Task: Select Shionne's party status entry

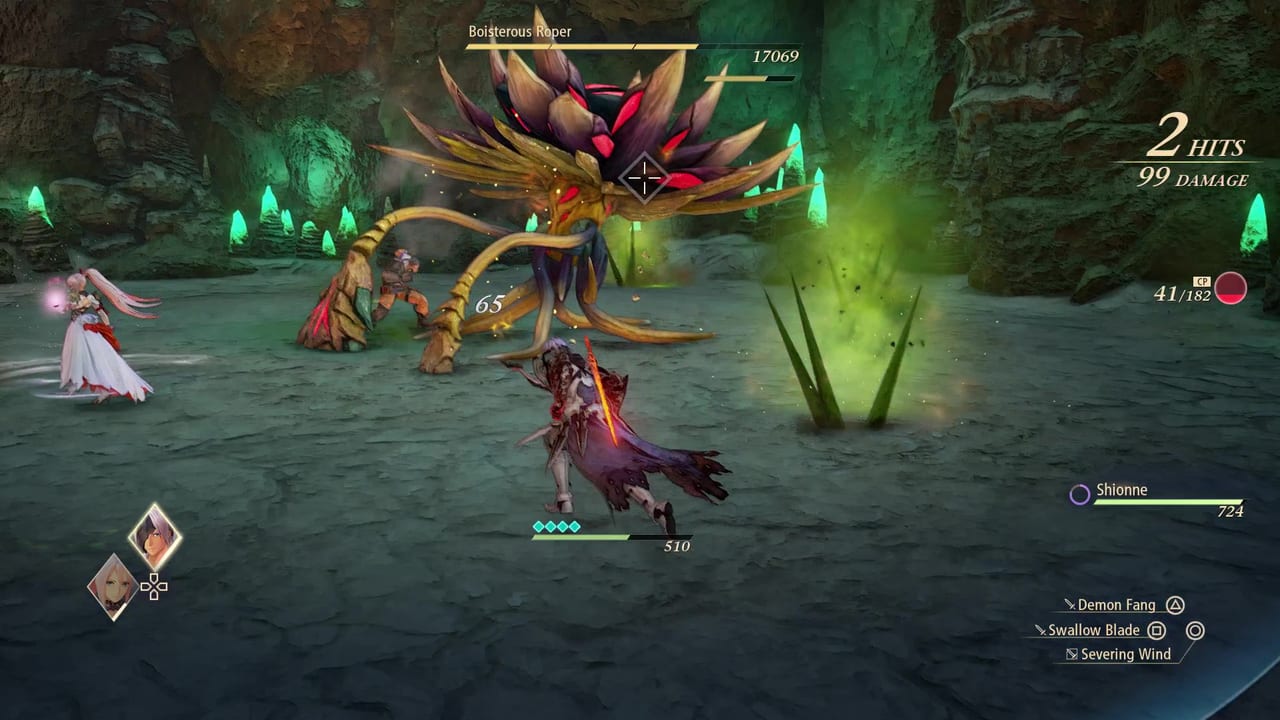Action: click(x=1158, y=497)
